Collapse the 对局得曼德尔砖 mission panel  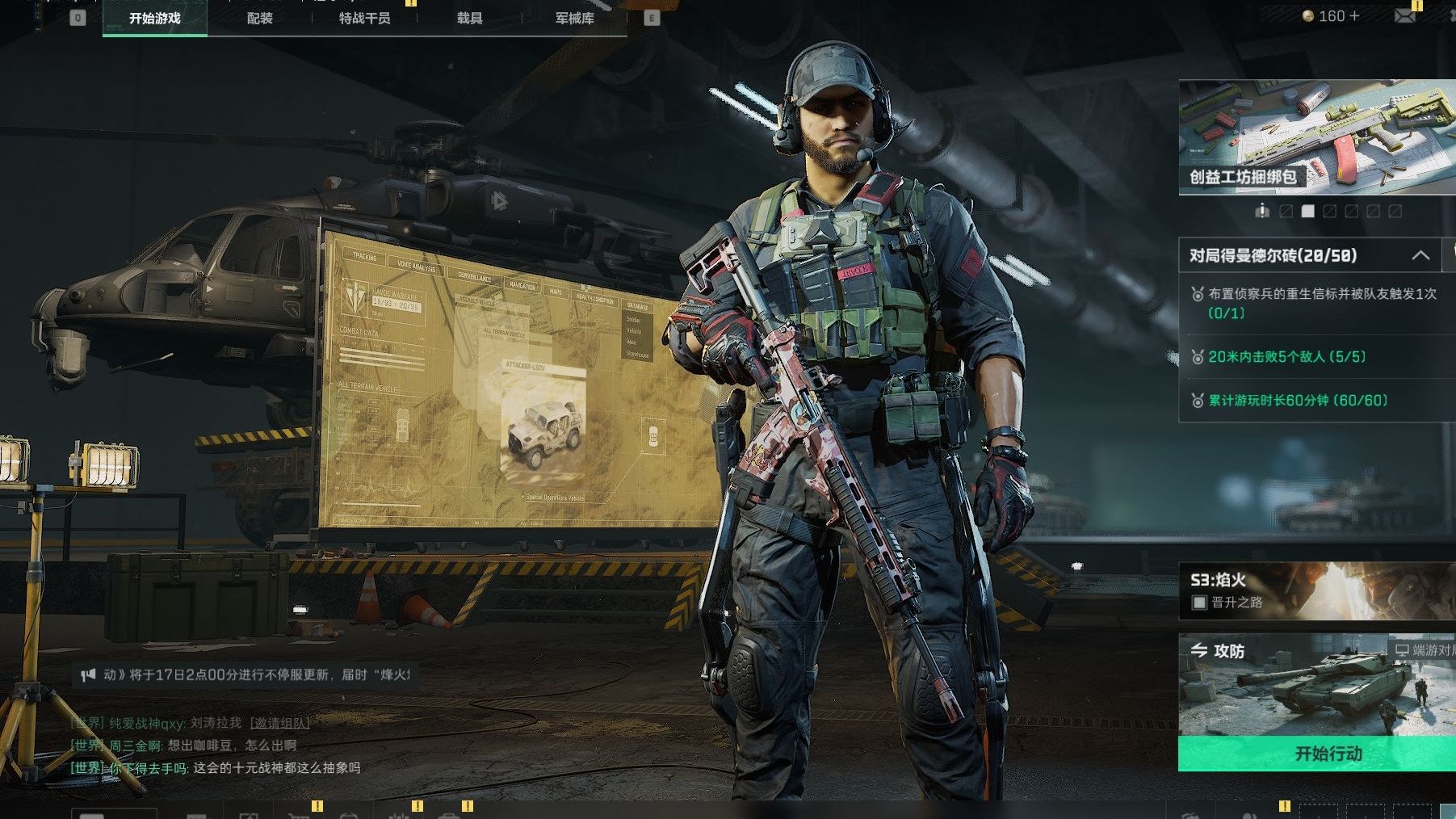(x=1420, y=256)
